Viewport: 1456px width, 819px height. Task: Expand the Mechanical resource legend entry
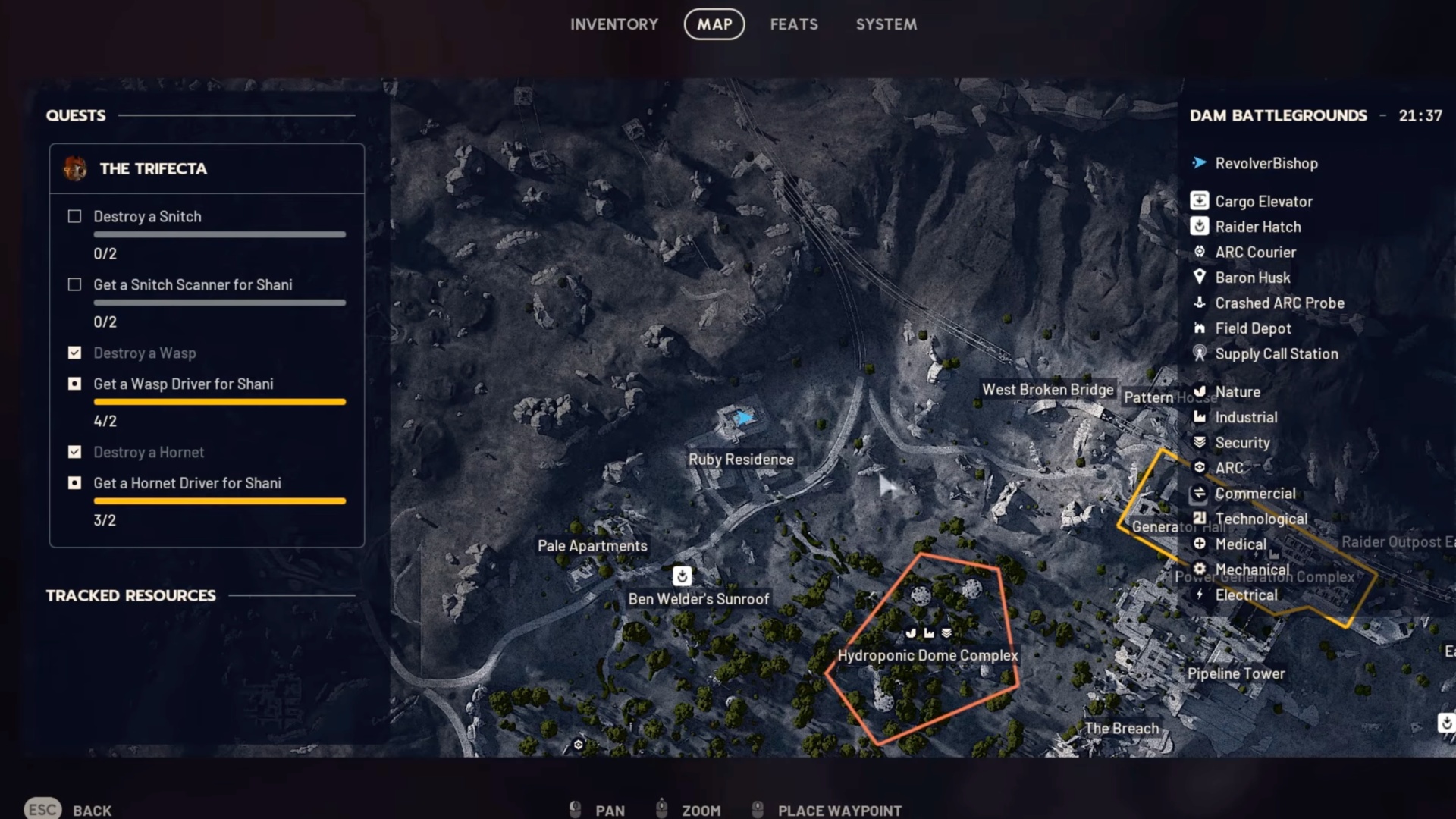(1200, 569)
